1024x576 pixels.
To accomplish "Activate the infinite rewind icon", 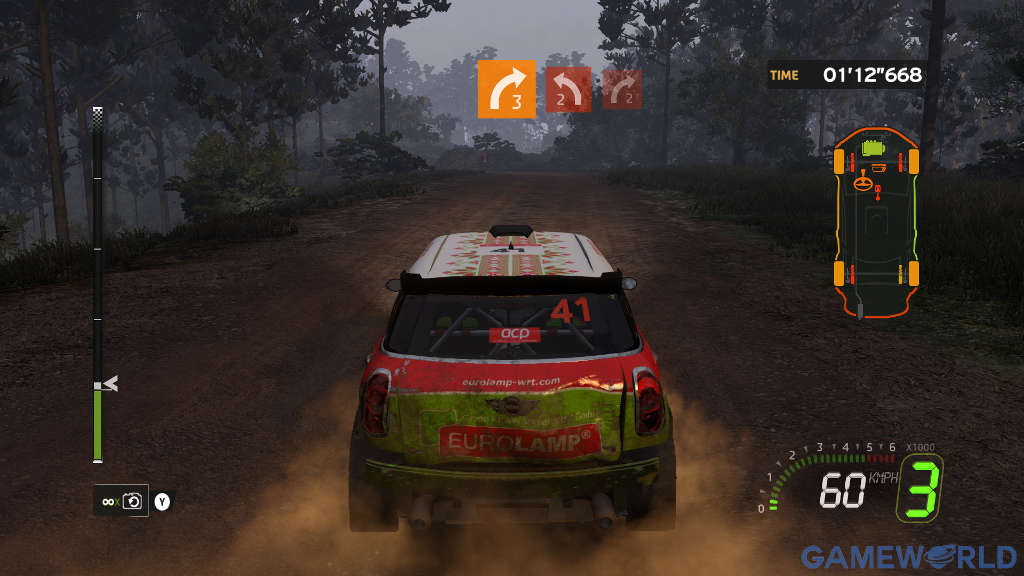I will click(x=121, y=500).
